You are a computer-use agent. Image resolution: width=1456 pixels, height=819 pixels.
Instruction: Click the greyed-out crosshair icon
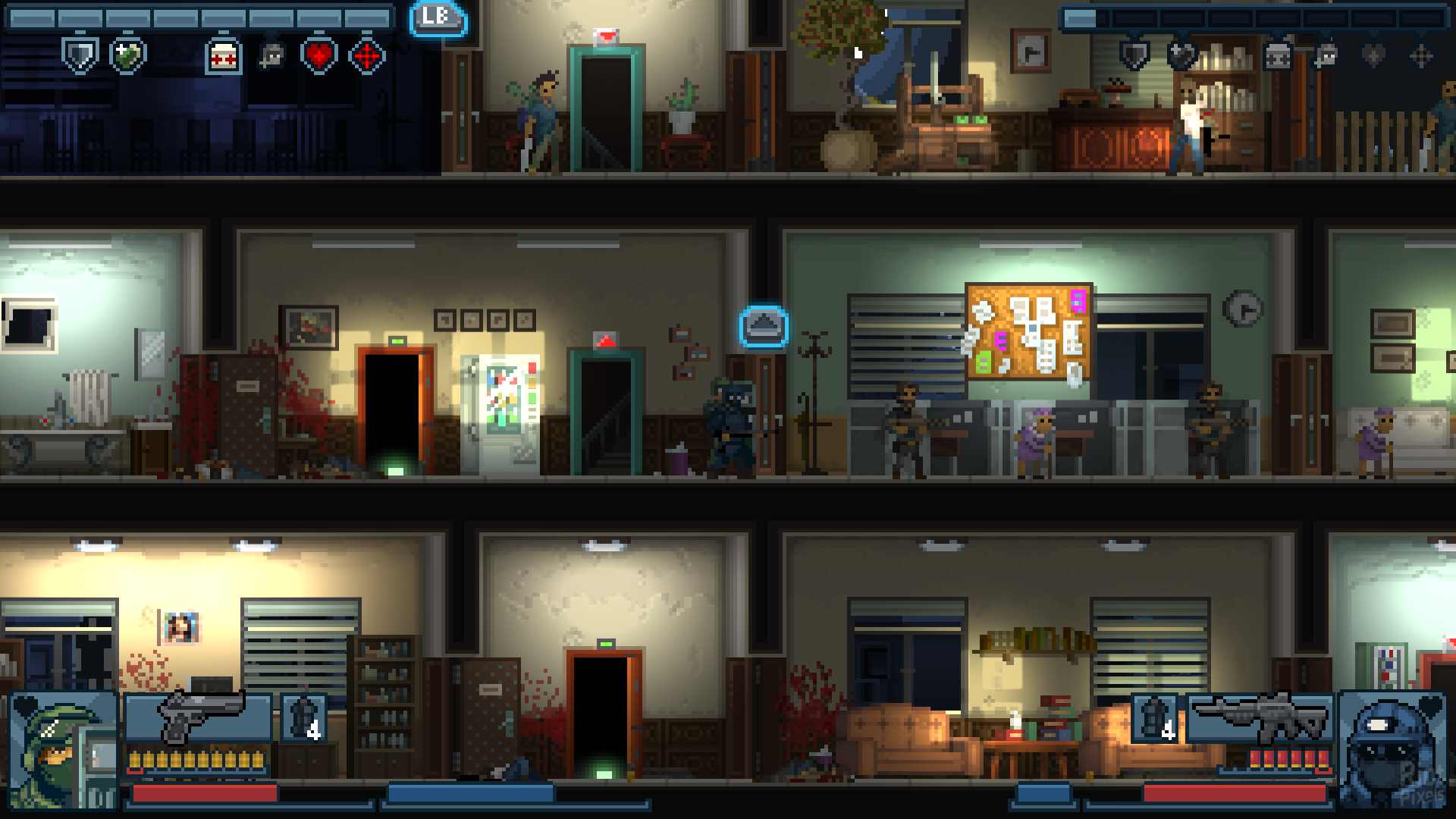pyautogui.click(x=1421, y=55)
